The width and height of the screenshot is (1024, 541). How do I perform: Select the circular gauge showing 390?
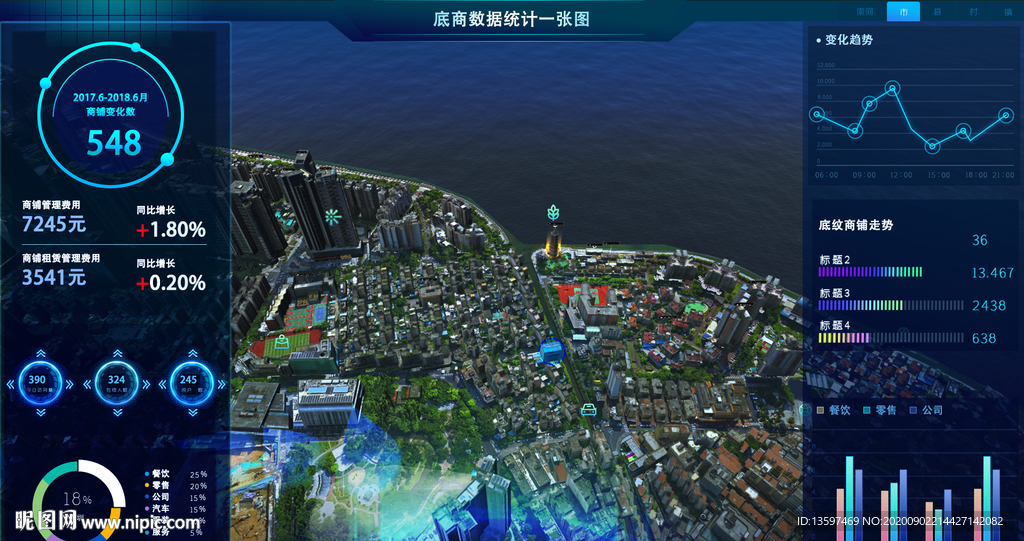(37, 381)
